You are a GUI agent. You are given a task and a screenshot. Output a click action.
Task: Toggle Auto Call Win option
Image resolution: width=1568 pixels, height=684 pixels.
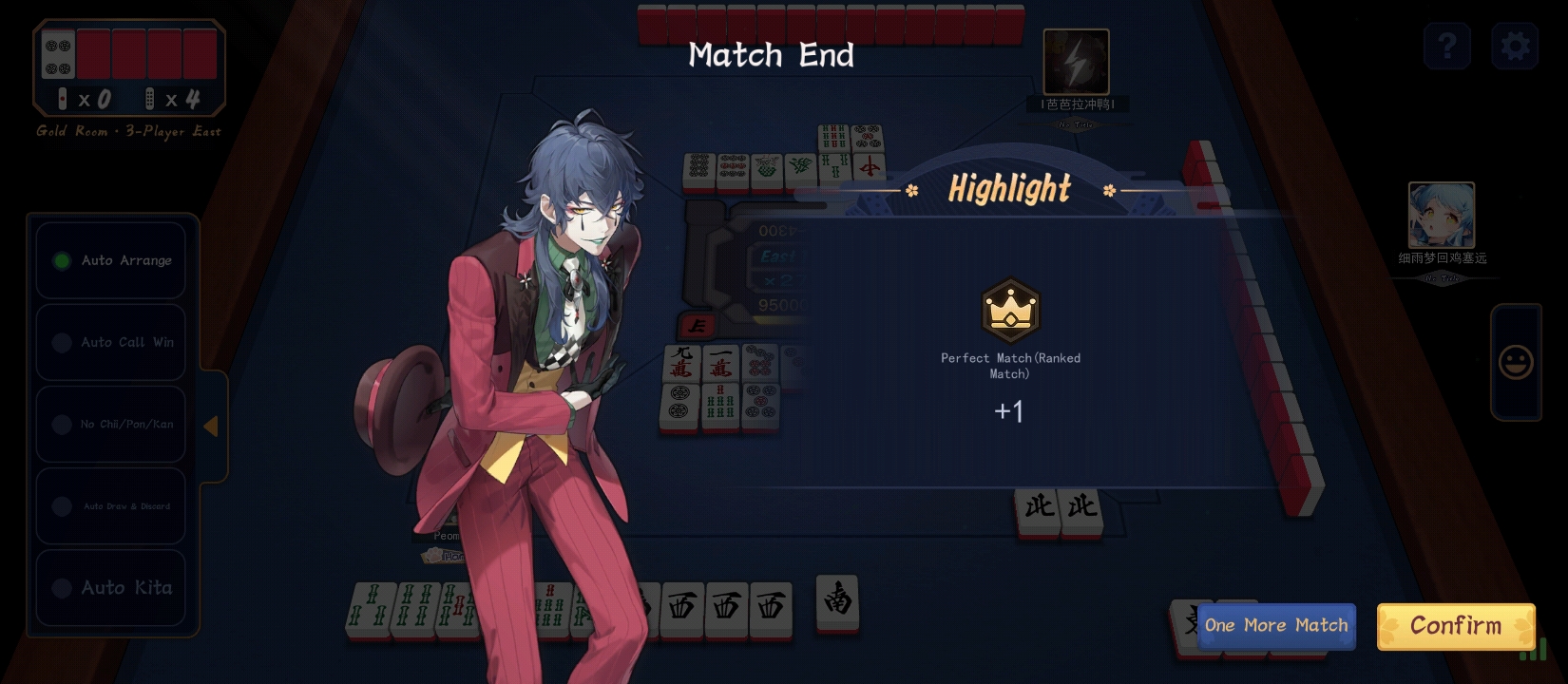110,342
